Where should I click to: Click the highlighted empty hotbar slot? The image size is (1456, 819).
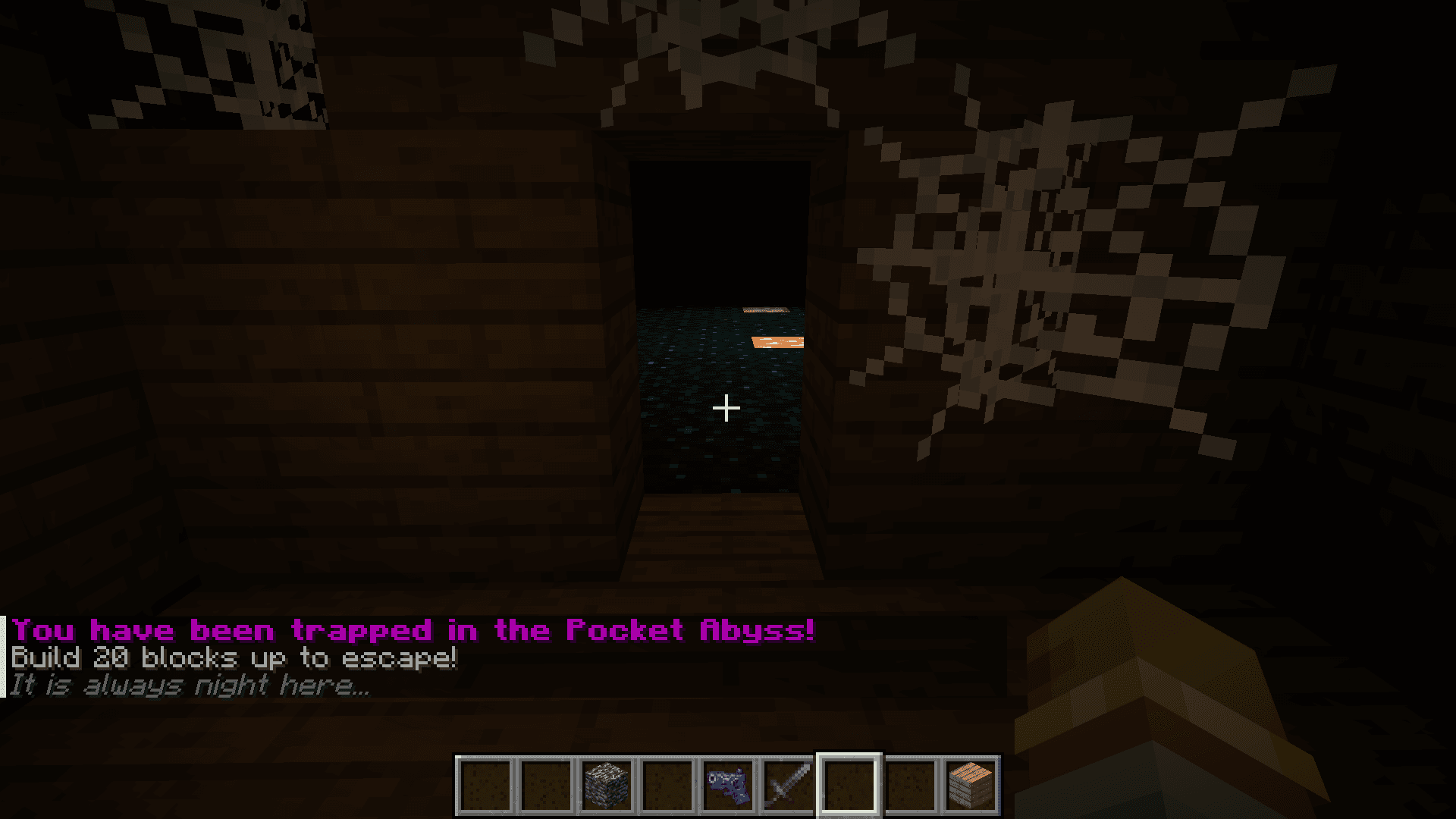coord(849,786)
